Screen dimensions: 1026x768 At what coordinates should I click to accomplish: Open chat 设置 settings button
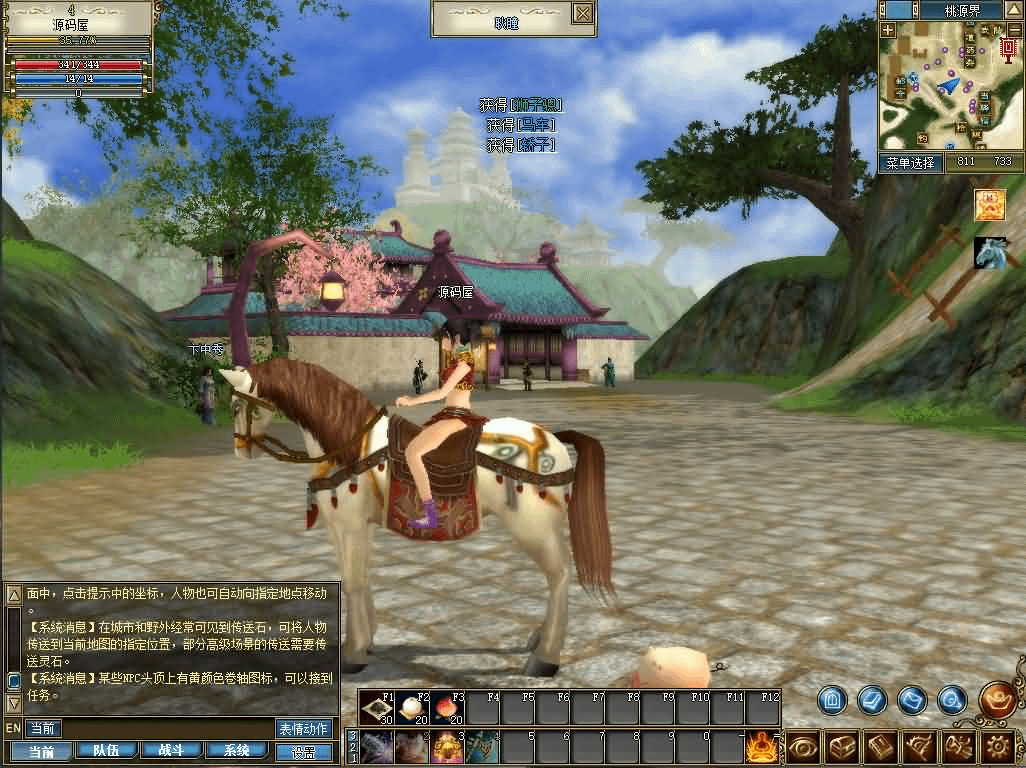pyautogui.click(x=304, y=752)
